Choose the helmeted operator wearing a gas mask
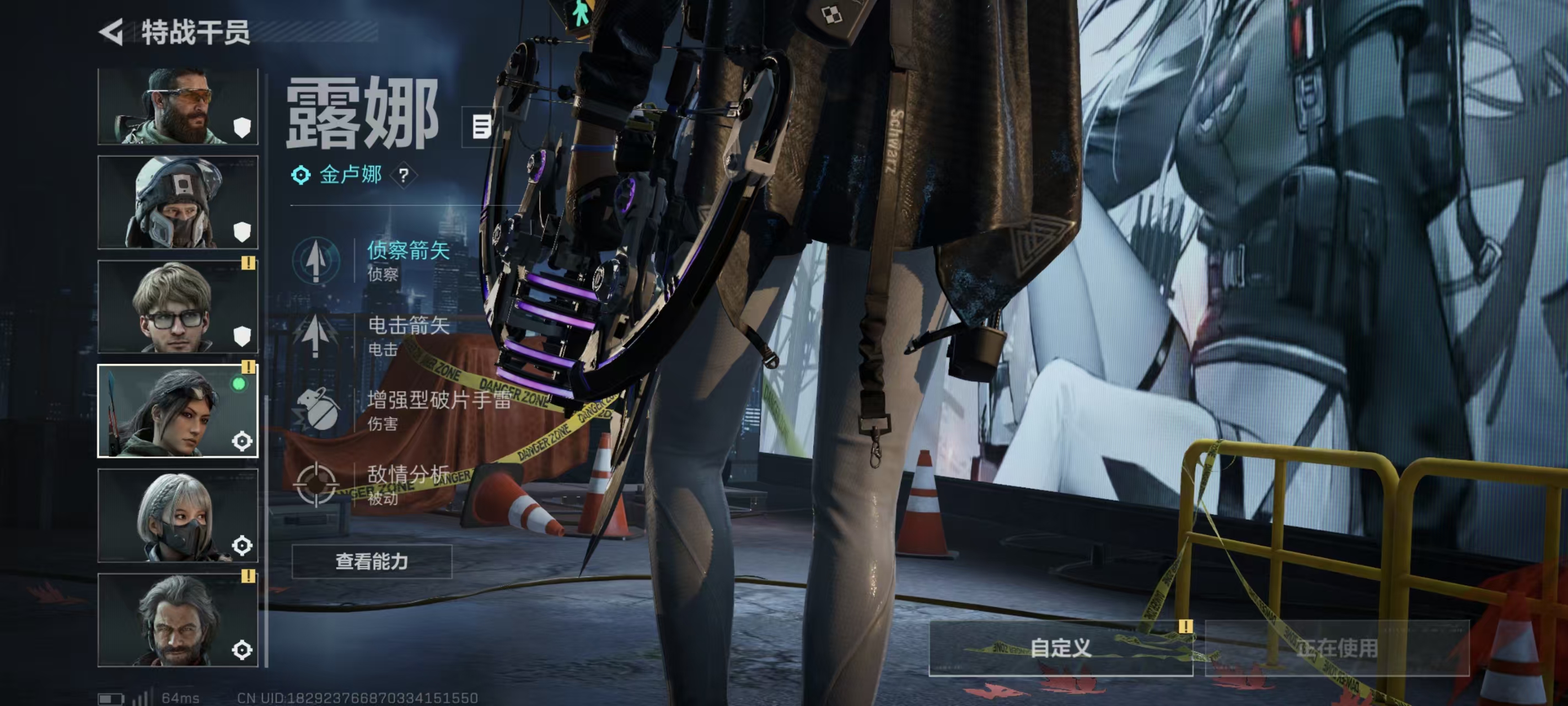 [x=178, y=202]
